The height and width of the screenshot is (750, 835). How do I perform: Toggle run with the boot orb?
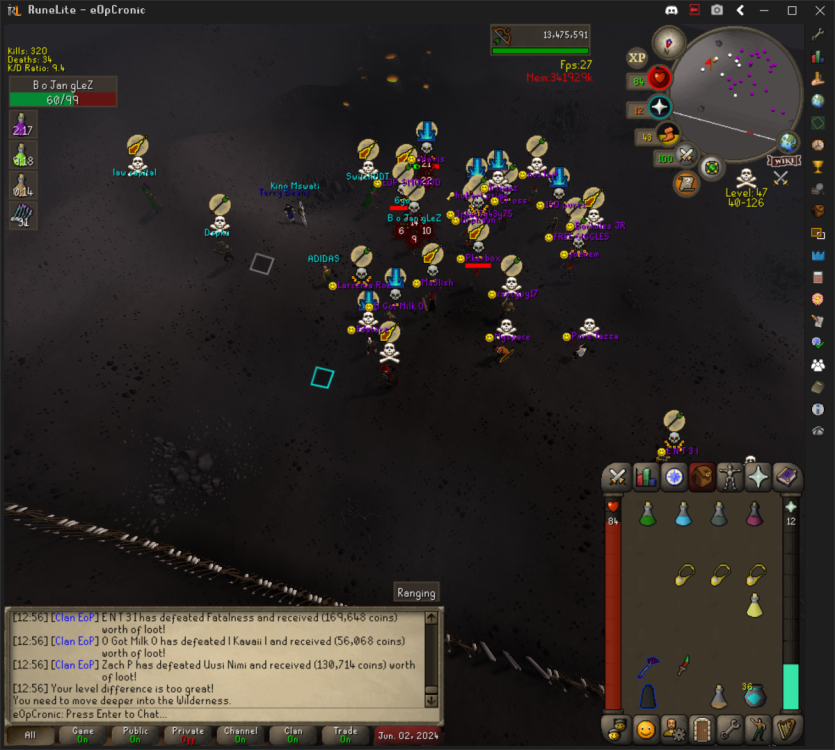point(668,134)
